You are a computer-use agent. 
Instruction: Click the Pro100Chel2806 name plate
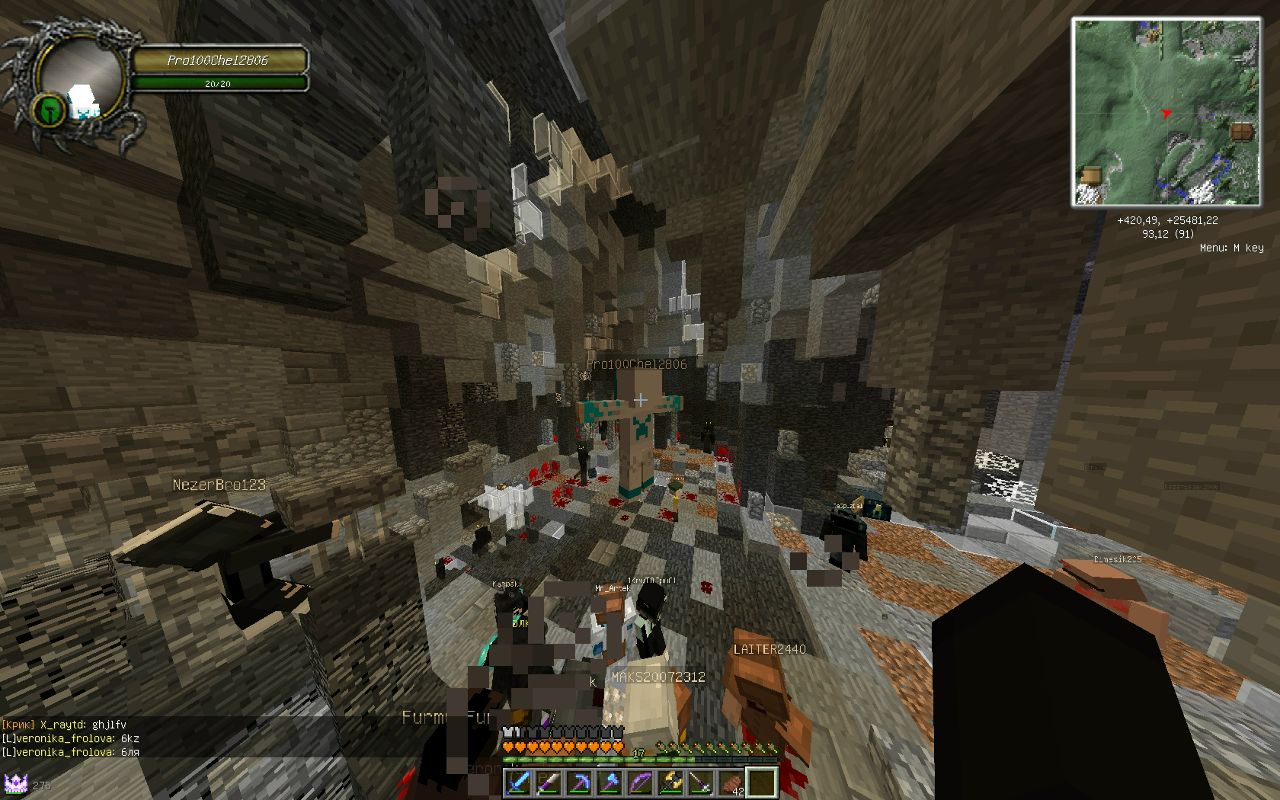point(220,61)
